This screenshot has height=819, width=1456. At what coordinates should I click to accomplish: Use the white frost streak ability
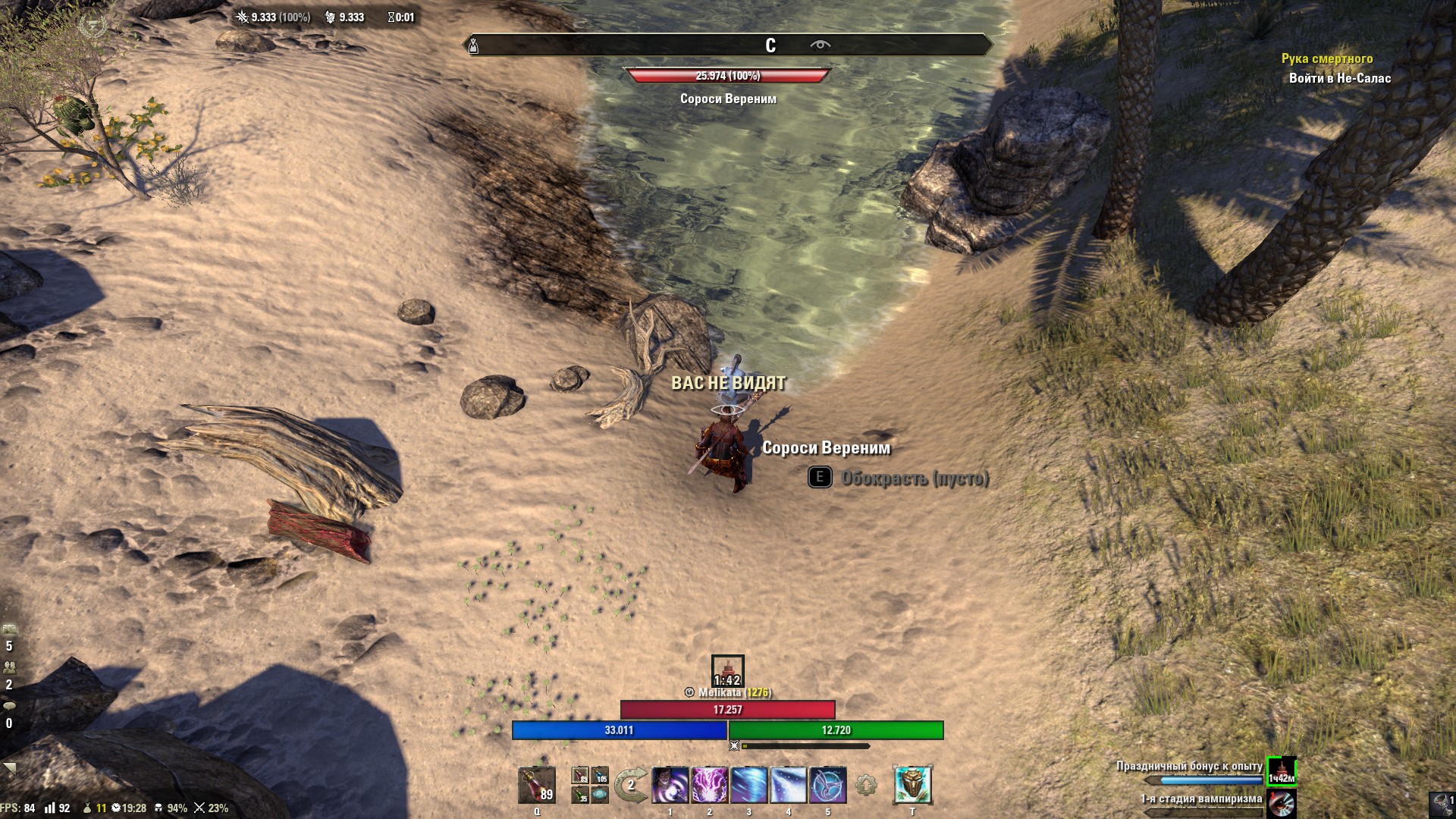click(789, 785)
